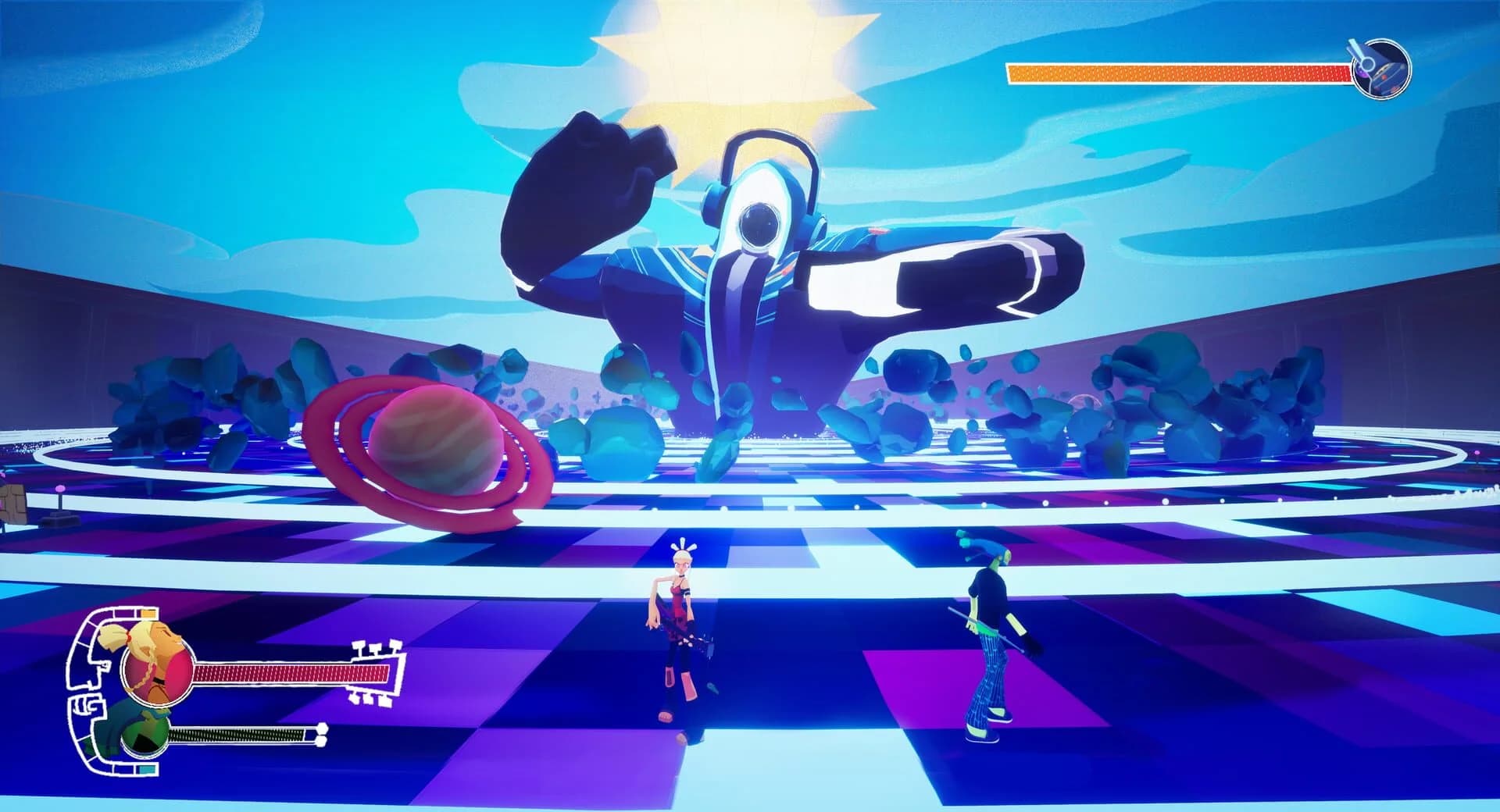
Task: Toggle the teal marker below the HUD frame
Action: tap(147, 768)
